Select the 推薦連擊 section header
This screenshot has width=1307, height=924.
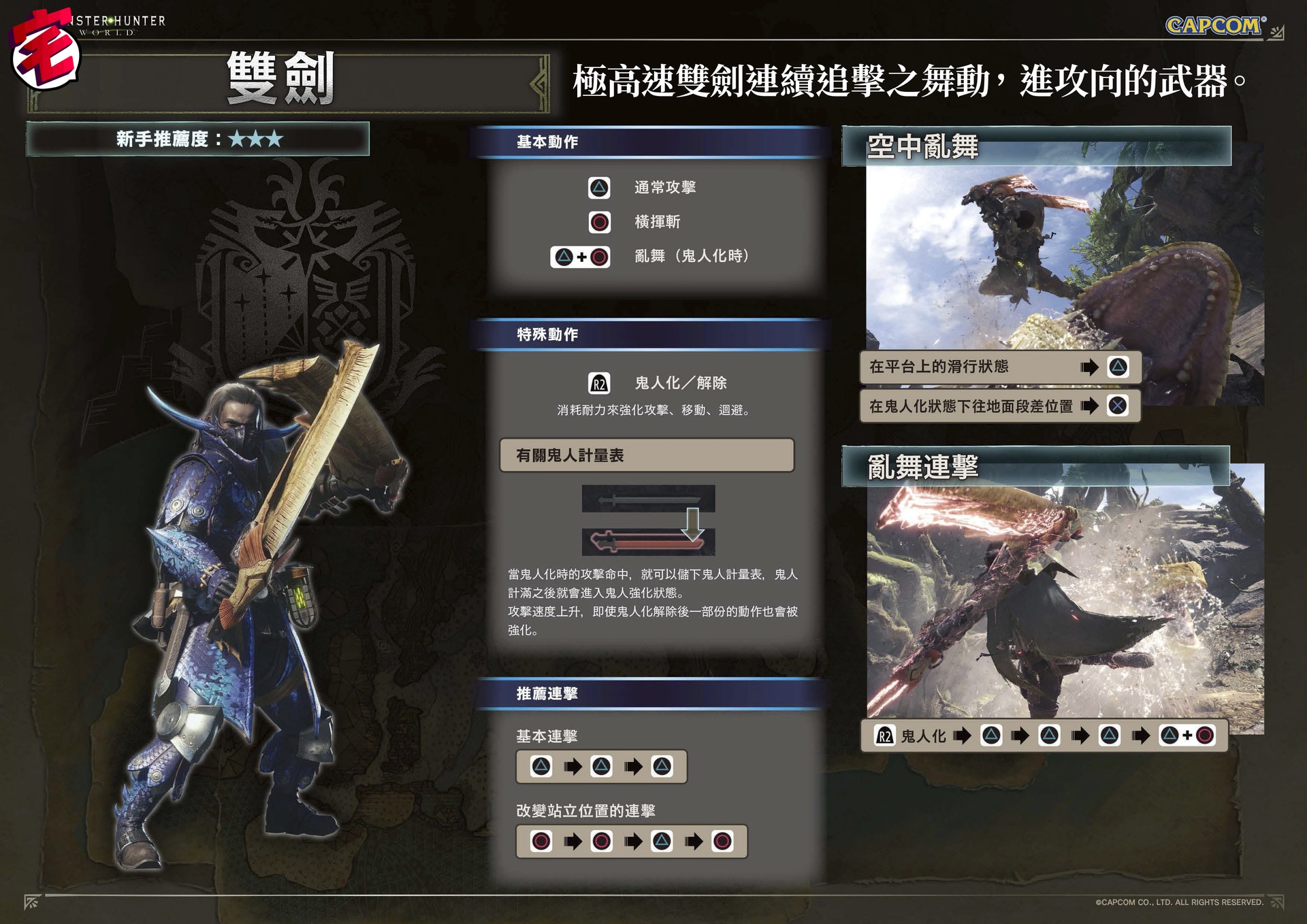[547, 693]
